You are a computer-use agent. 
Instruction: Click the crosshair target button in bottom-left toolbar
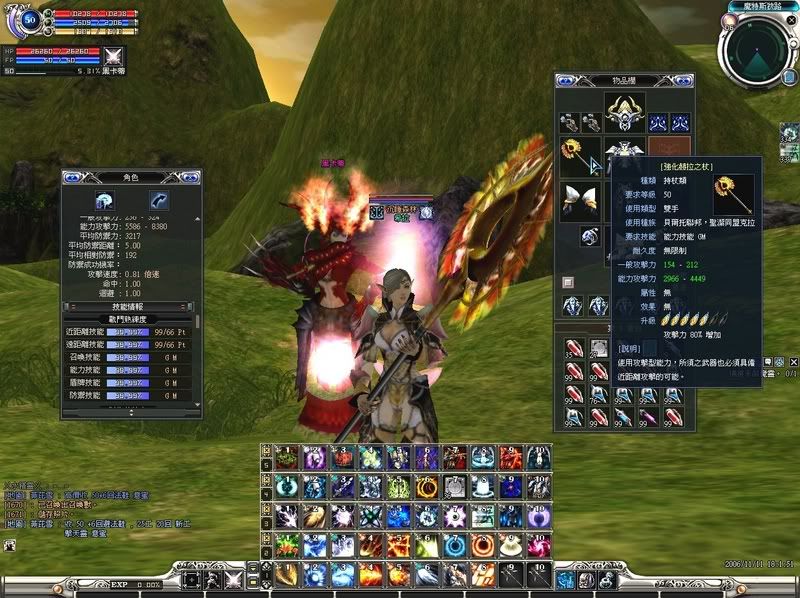tap(190, 579)
